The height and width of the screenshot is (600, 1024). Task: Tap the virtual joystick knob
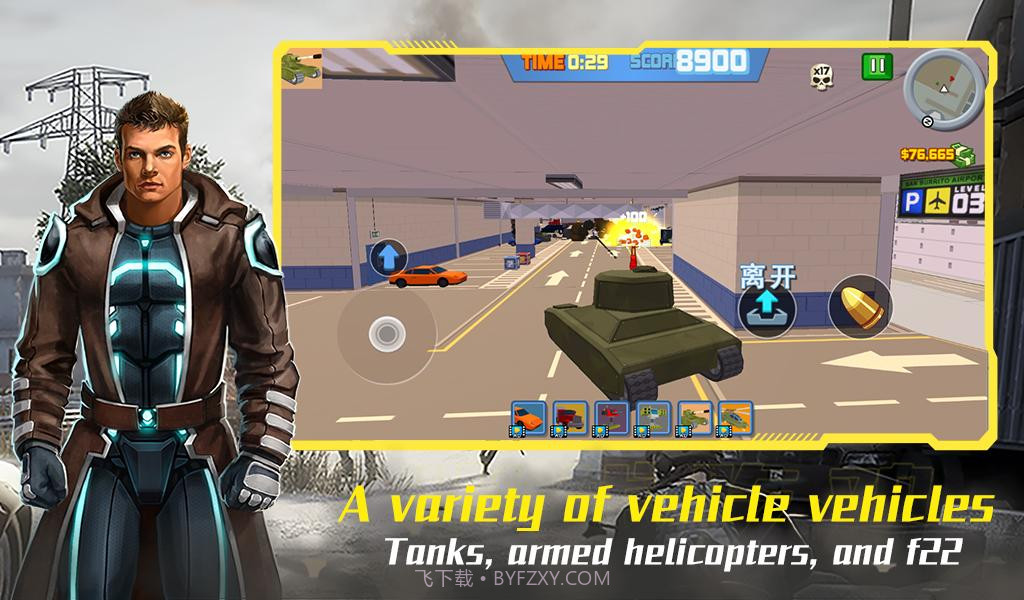click(385, 333)
